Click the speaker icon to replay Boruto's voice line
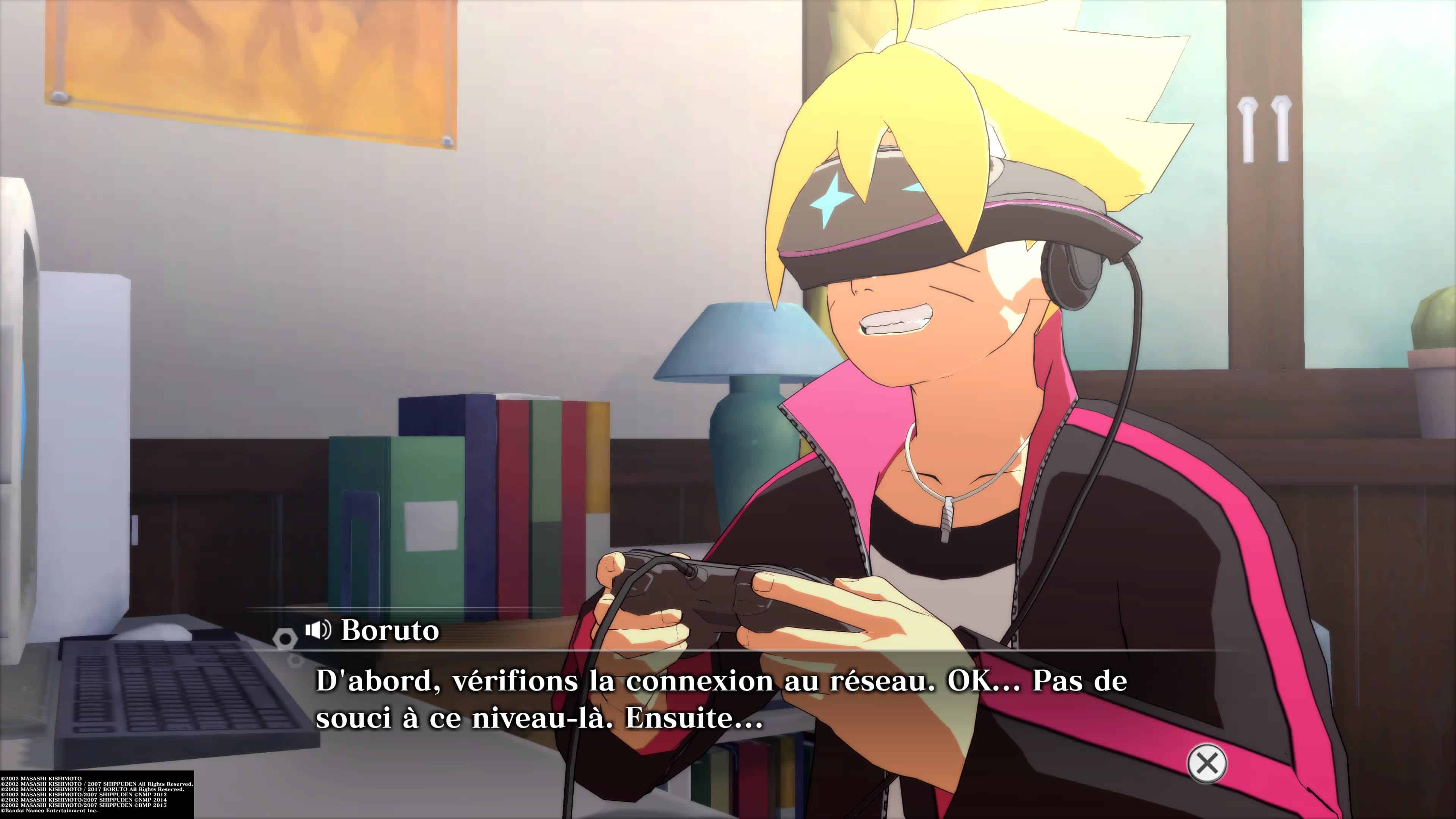This screenshot has width=1456, height=819. pyautogui.click(x=318, y=631)
